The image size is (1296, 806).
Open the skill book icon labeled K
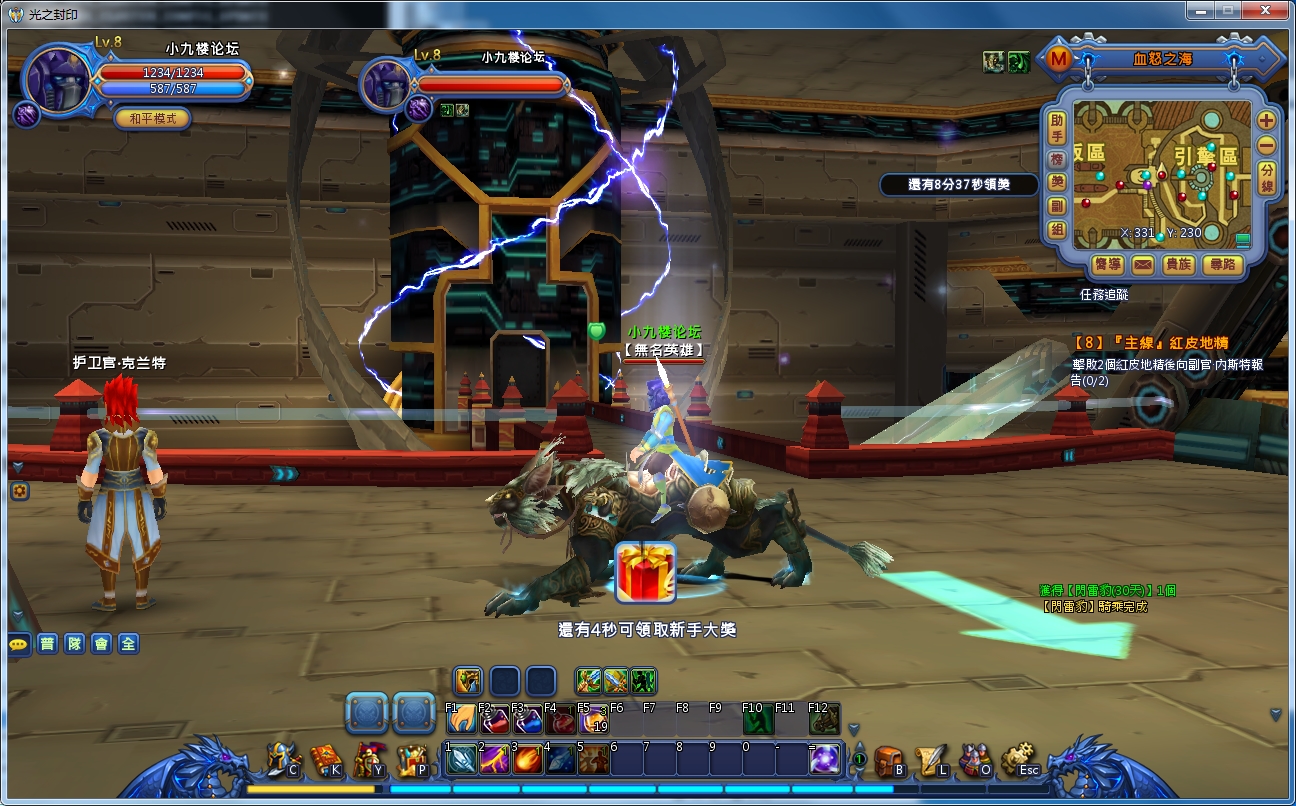(x=325, y=760)
